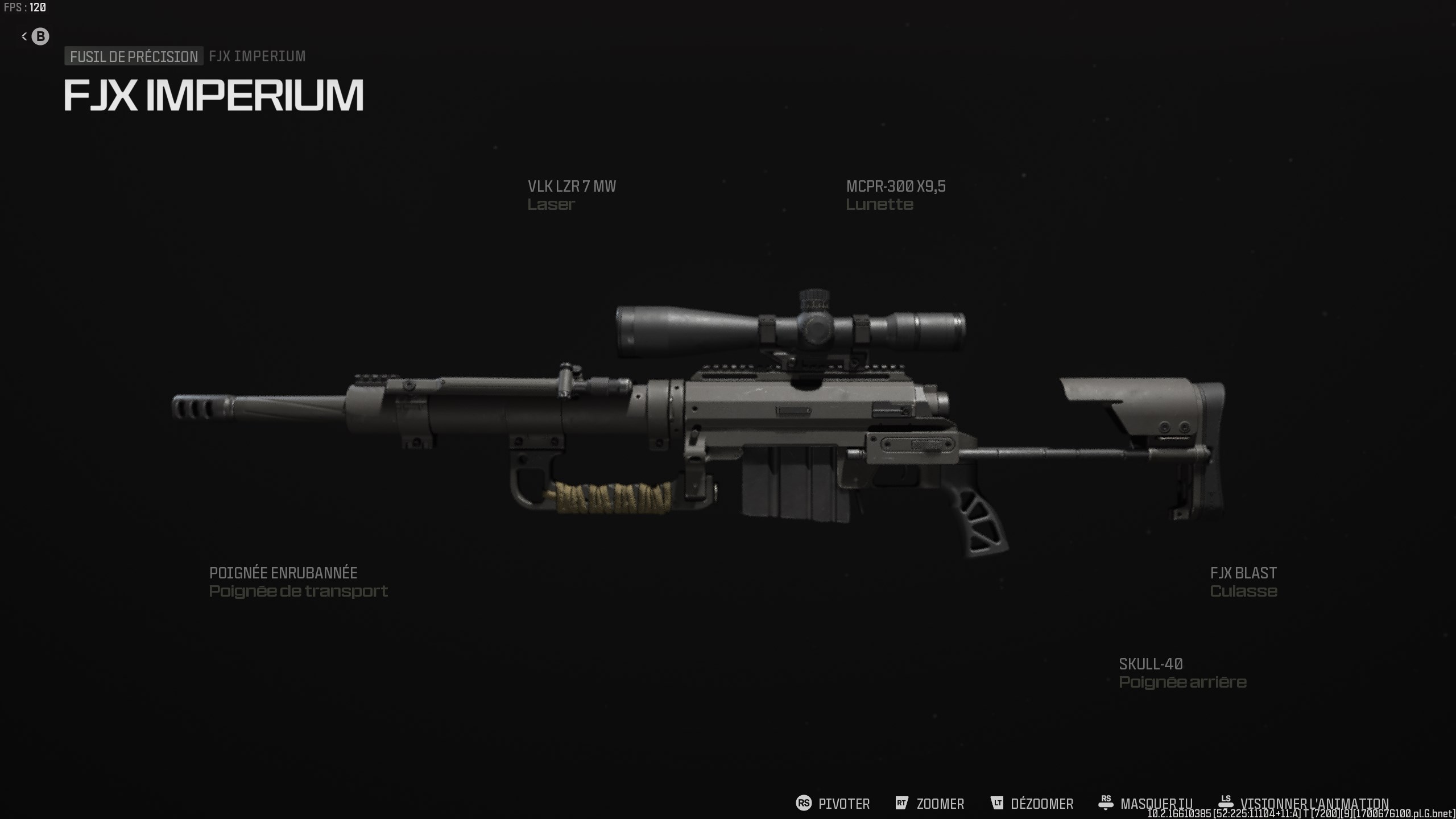The image size is (1456, 819).
Task: Select the Poignée Enrubannée carry handle attachment
Action: pos(297,581)
